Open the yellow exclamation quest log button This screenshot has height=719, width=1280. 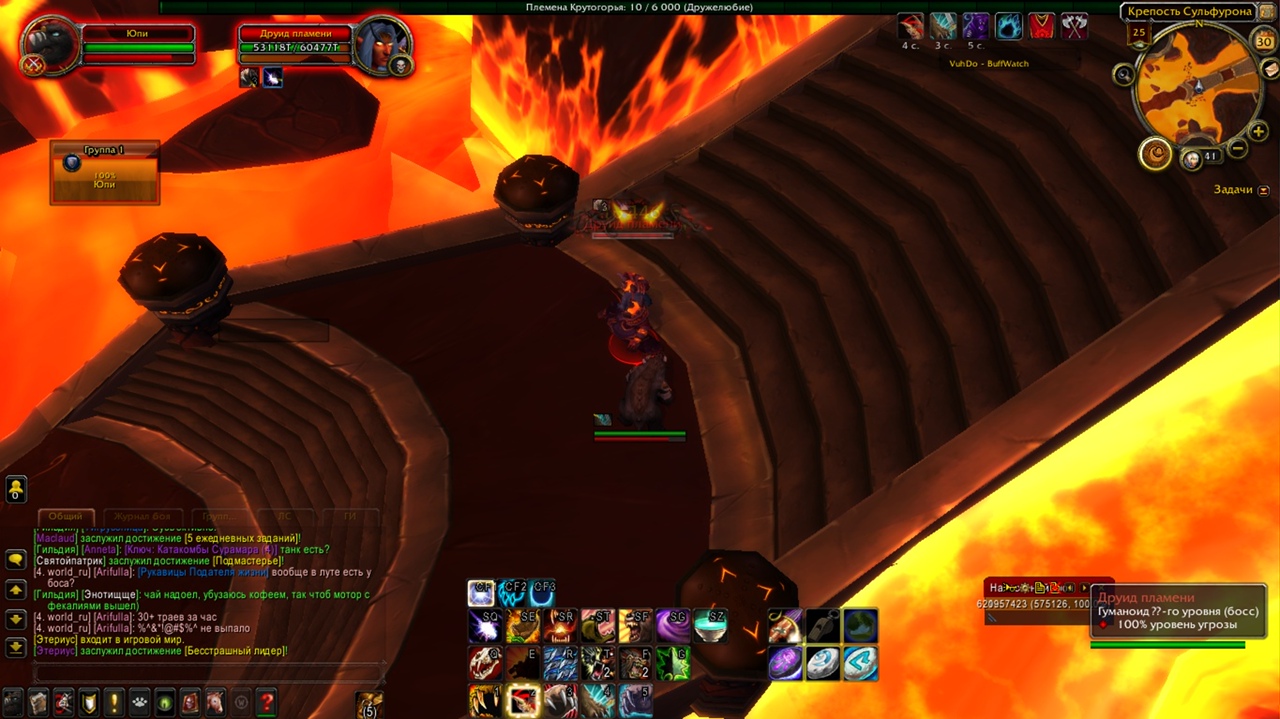pos(114,702)
